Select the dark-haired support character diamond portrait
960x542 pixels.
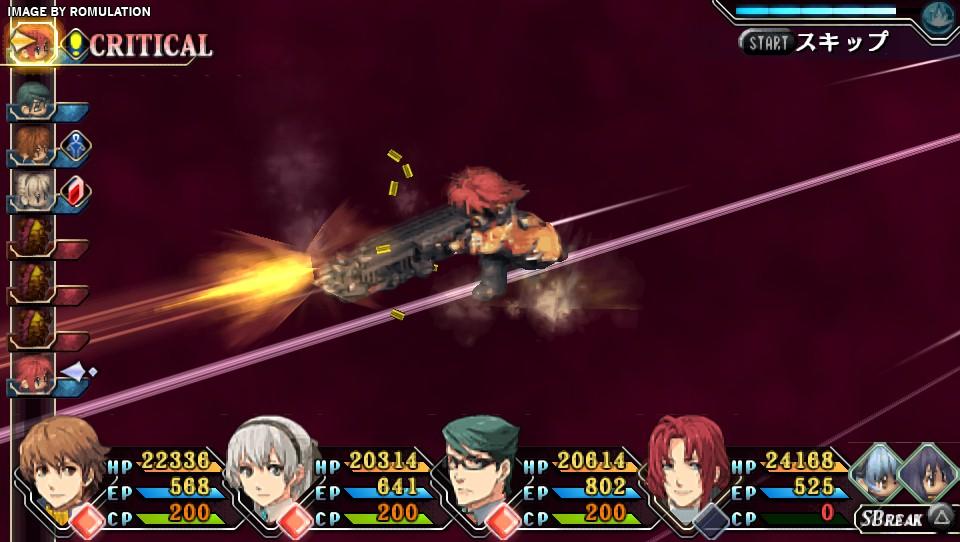[x=930, y=471]
